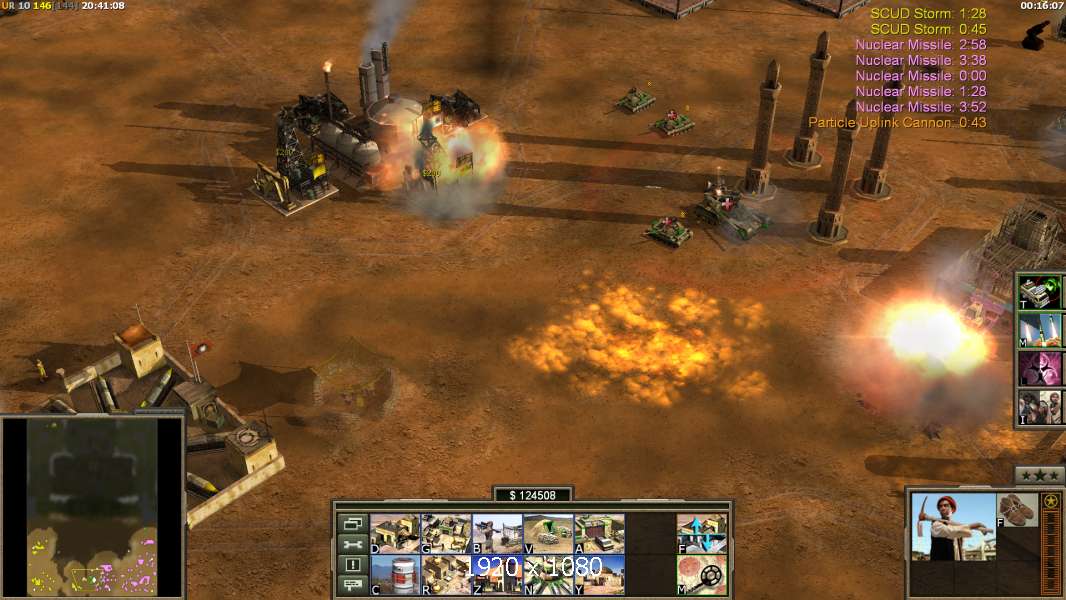The width and height of the screenshot is (1066, 600).
Task: Open the chat message button
Action: pos(352,585)
